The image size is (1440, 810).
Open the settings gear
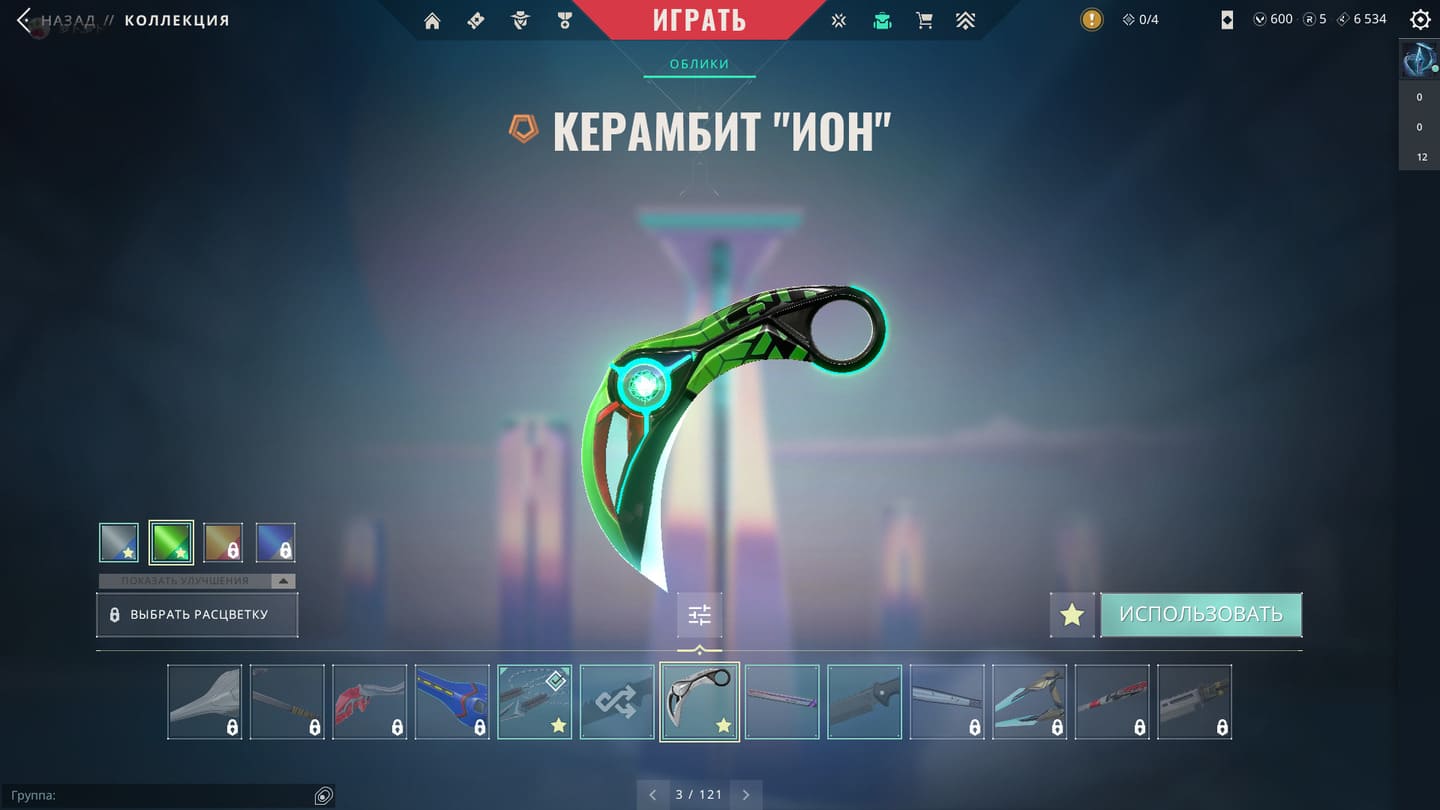click(x=1420, y=19)
